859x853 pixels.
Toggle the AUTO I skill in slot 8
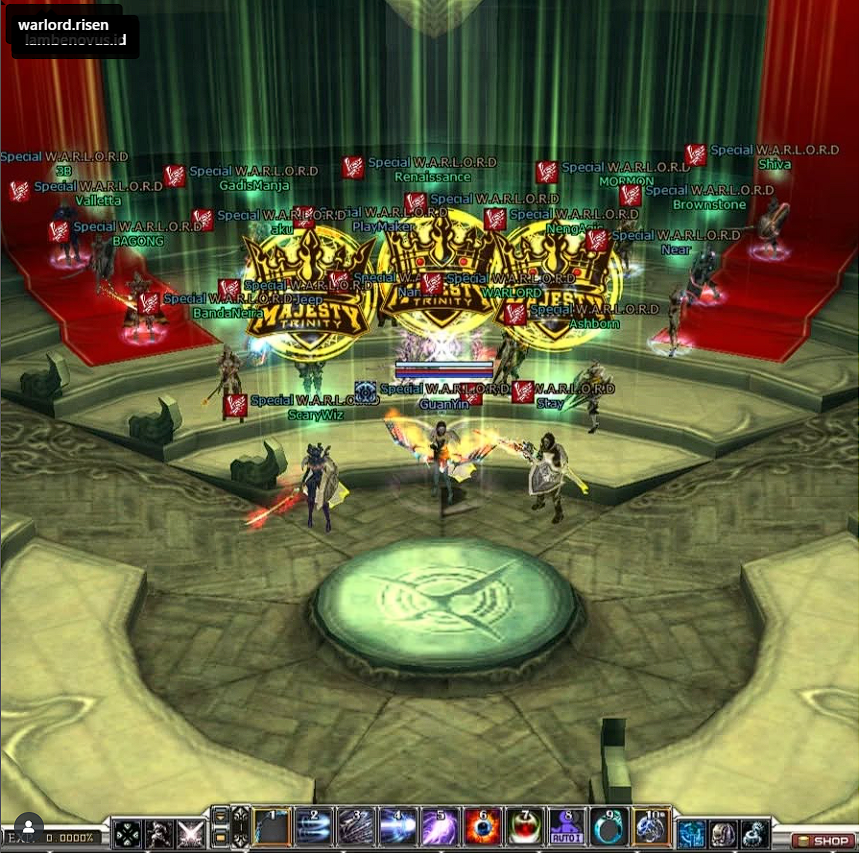coord(567,829)
